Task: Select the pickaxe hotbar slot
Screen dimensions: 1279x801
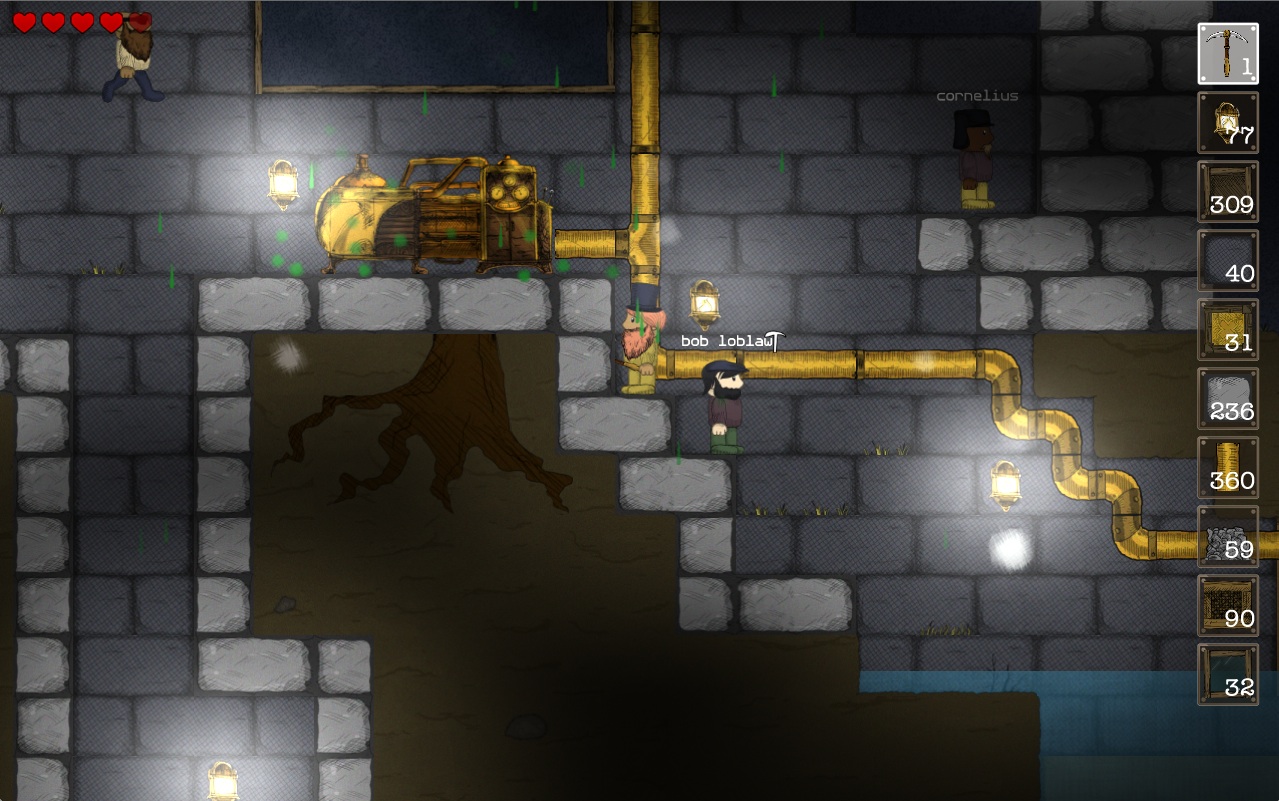Action: (1228, 54)
